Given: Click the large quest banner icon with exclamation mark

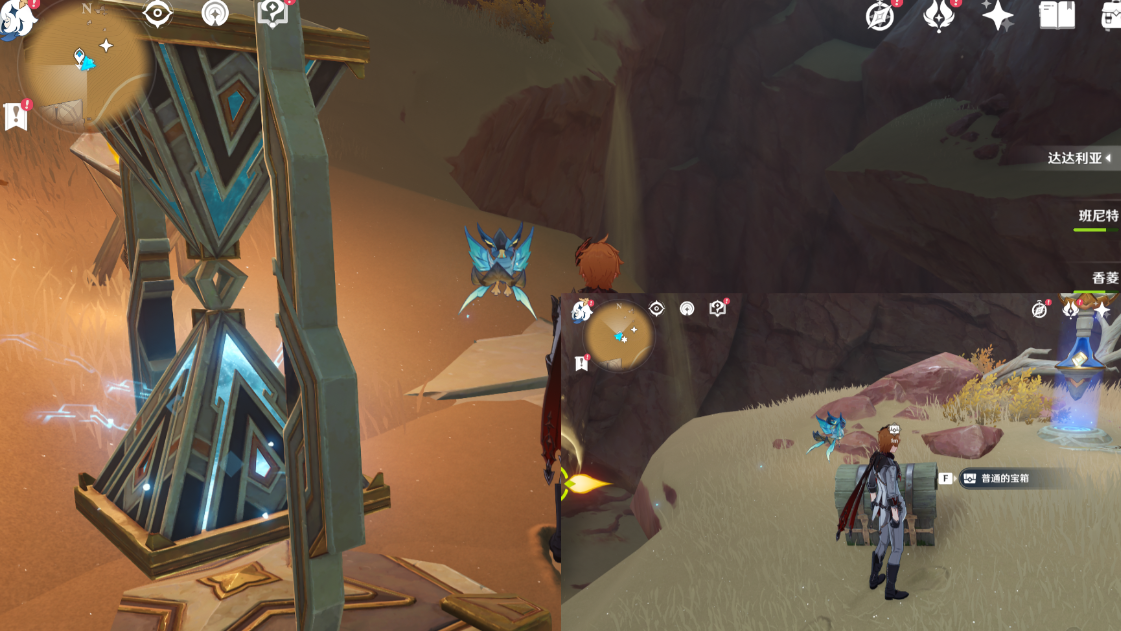Looking at the screenshot, I should 16,116.
